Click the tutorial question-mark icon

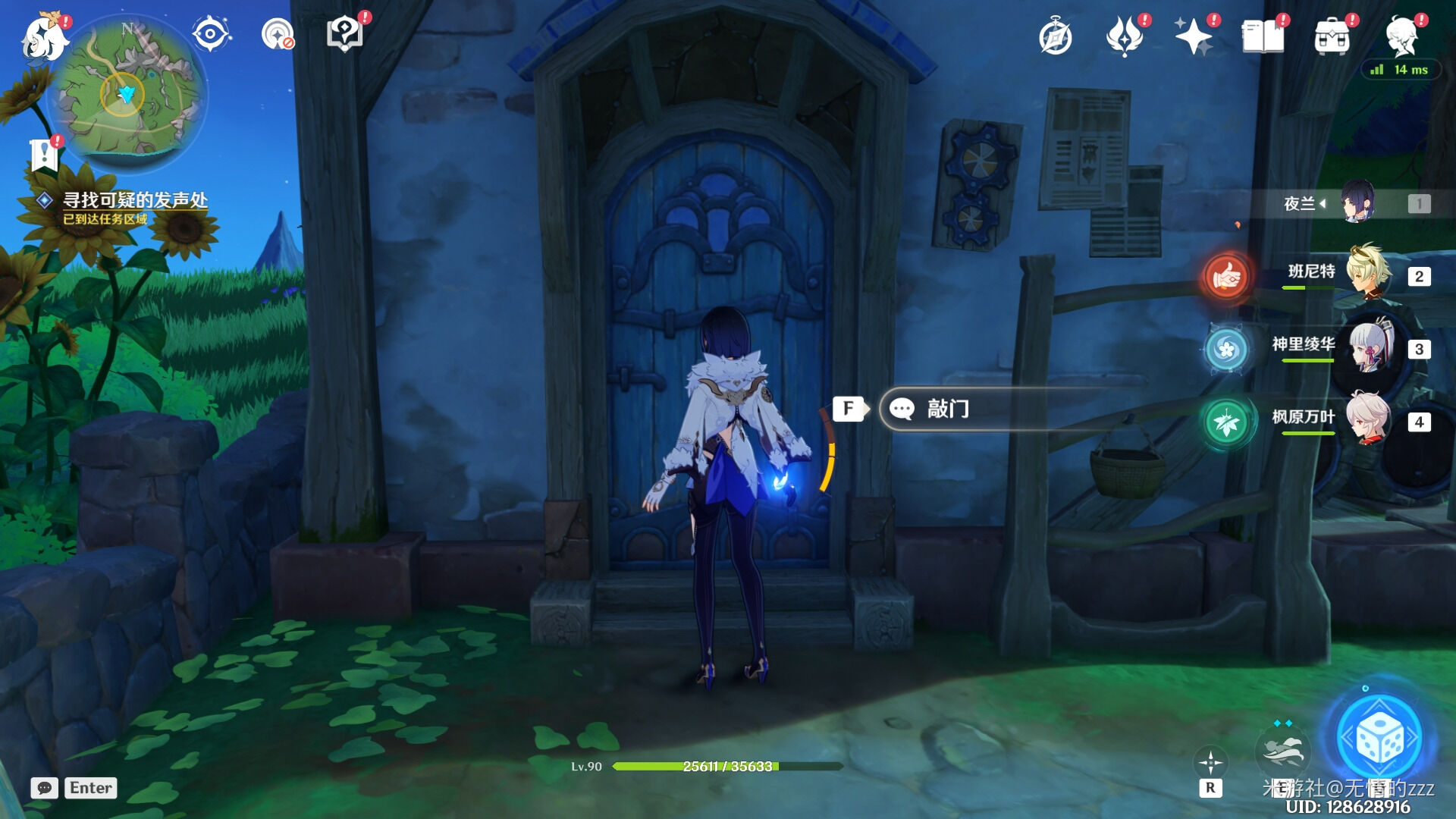[344, 35]
